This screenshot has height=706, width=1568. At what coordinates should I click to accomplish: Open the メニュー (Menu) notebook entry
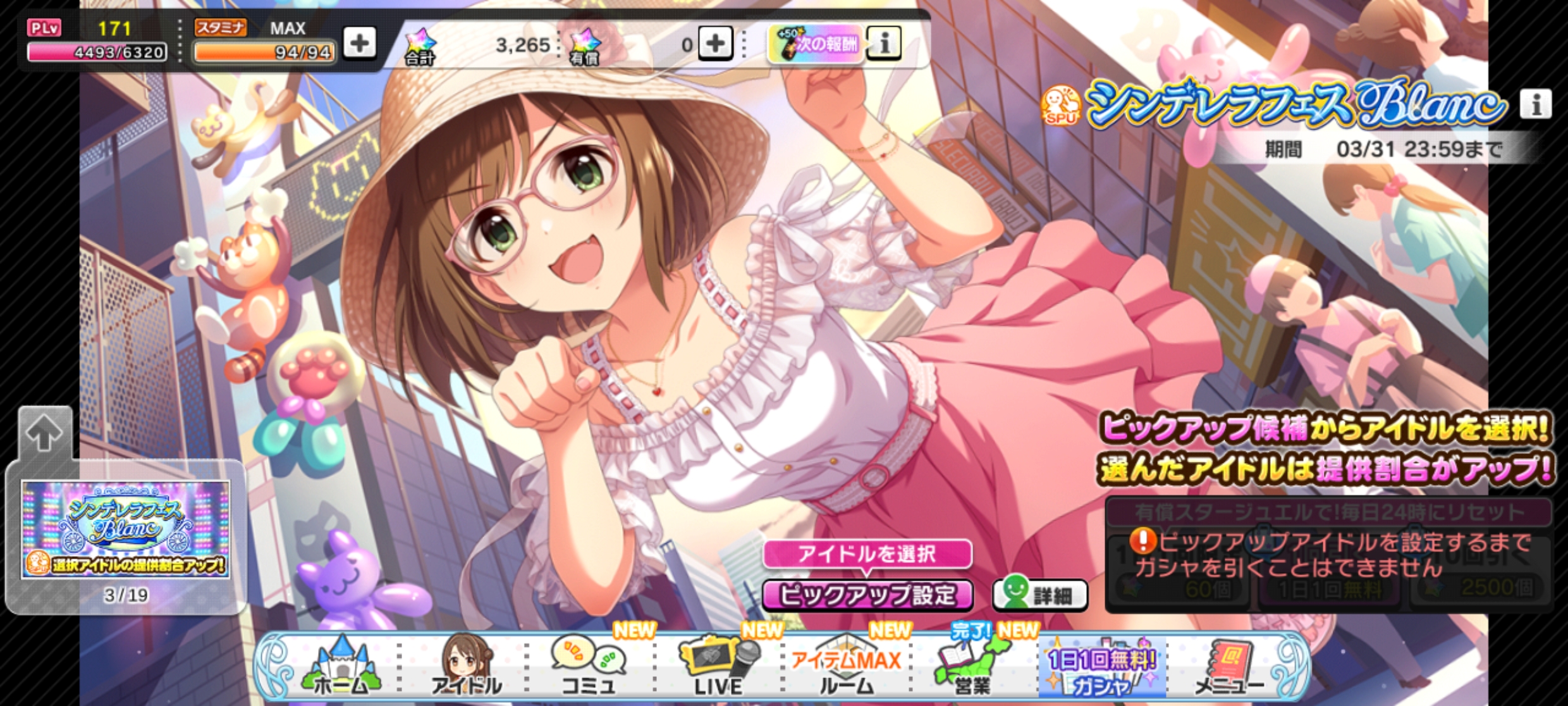coord(1229,667)
